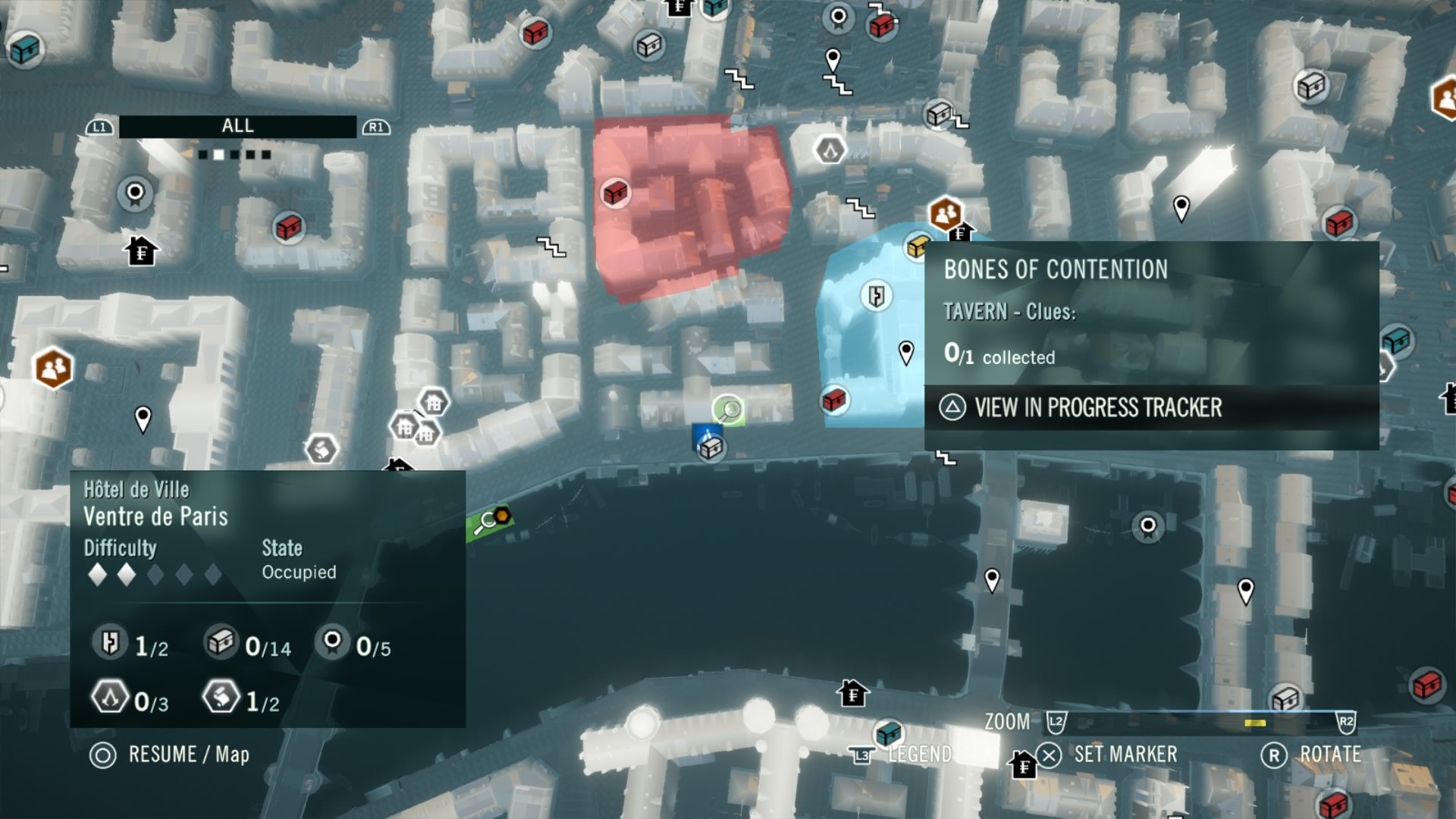Viewport: 1456px width, 819px height.
Task: Click the map zoom slider bar
Action: (x=1201, y=721)
